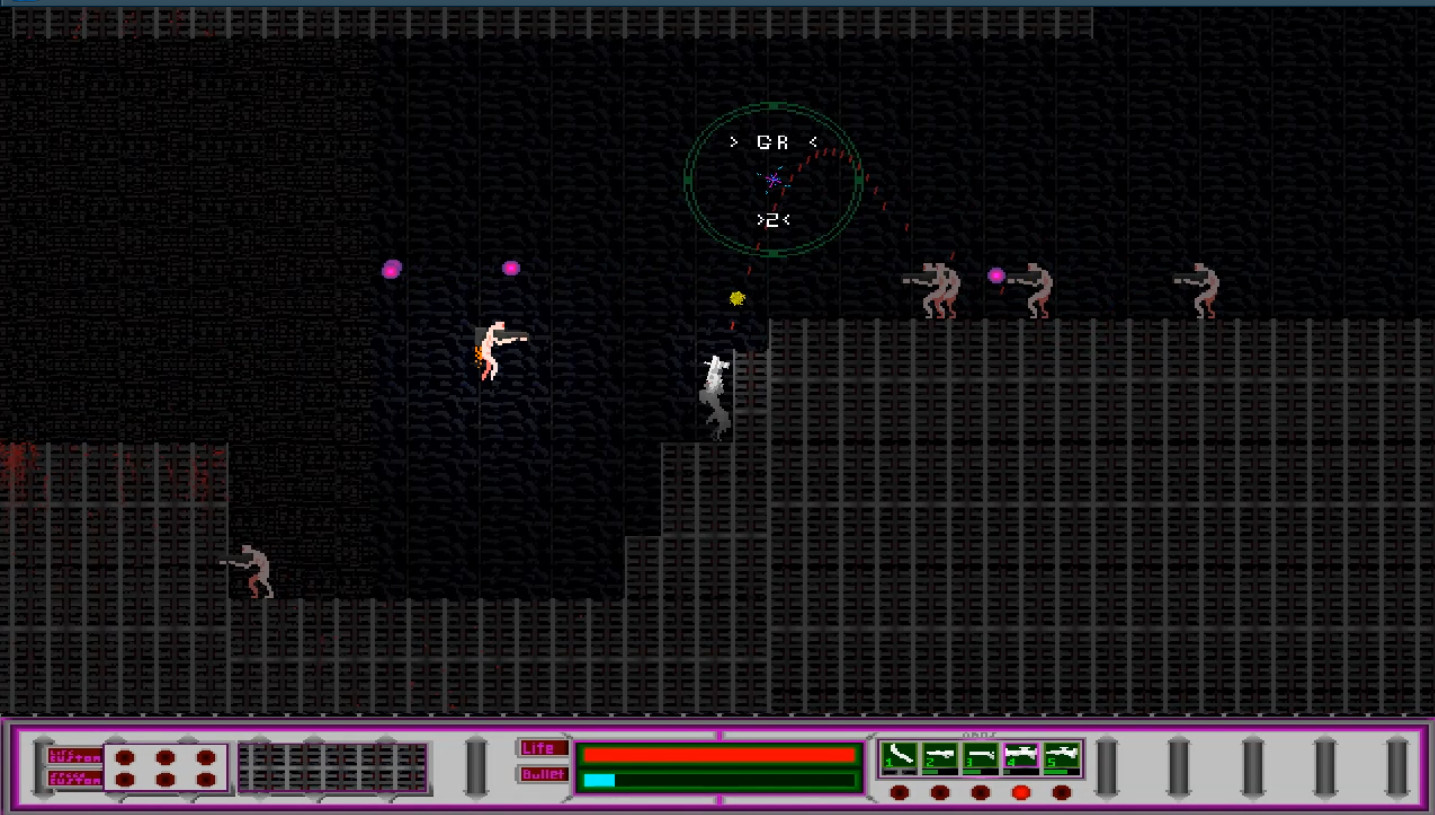Click the Bullet label plate
The height and width of the screenshot is (815, 1435).
(543, 773)
